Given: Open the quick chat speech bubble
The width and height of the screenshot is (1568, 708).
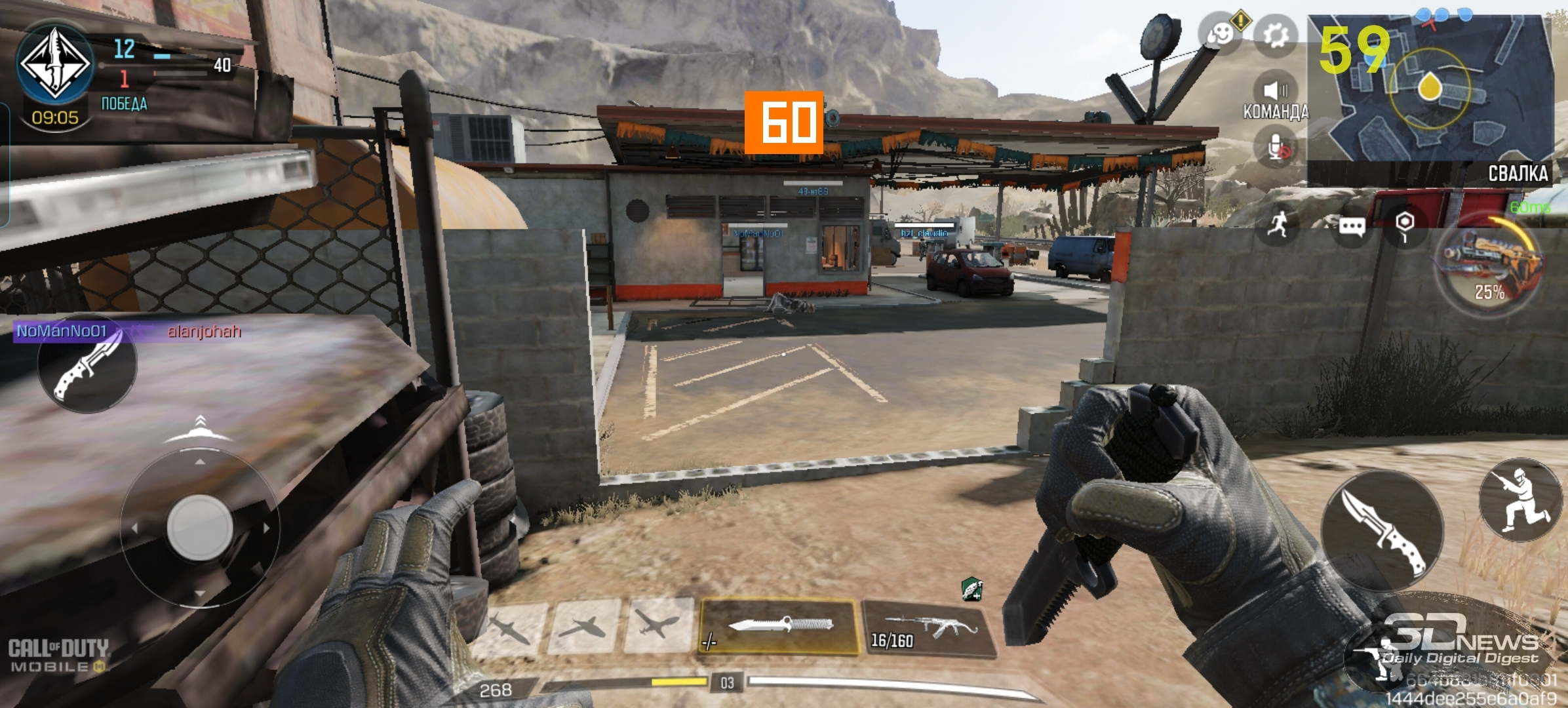Looking at the screenshot, I should coord(1352,227).
